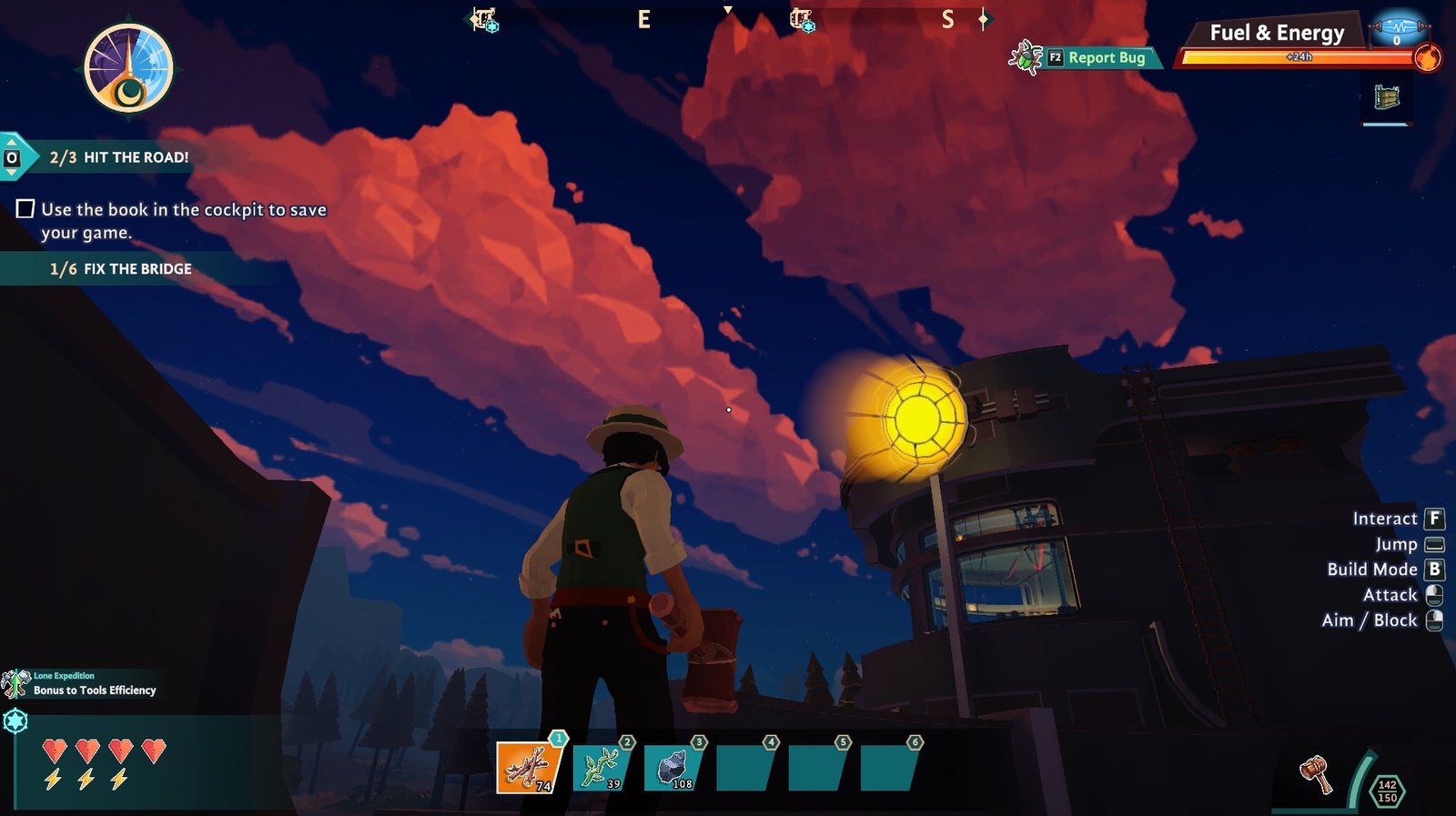The width and height of the screenshot is (1456, 816).
Task: Open the Fuel & Energy panel
Action: [x=1276, y=34]
